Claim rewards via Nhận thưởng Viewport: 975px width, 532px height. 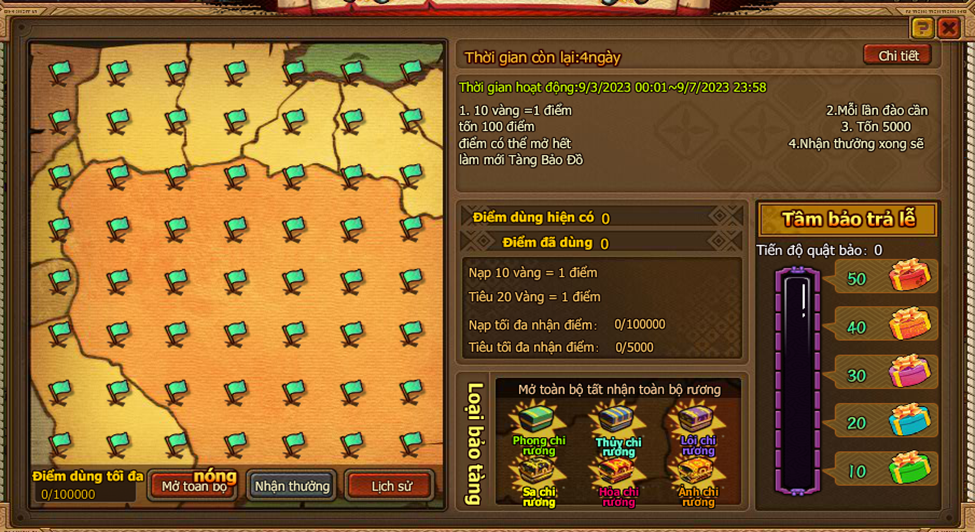(292, 486)
